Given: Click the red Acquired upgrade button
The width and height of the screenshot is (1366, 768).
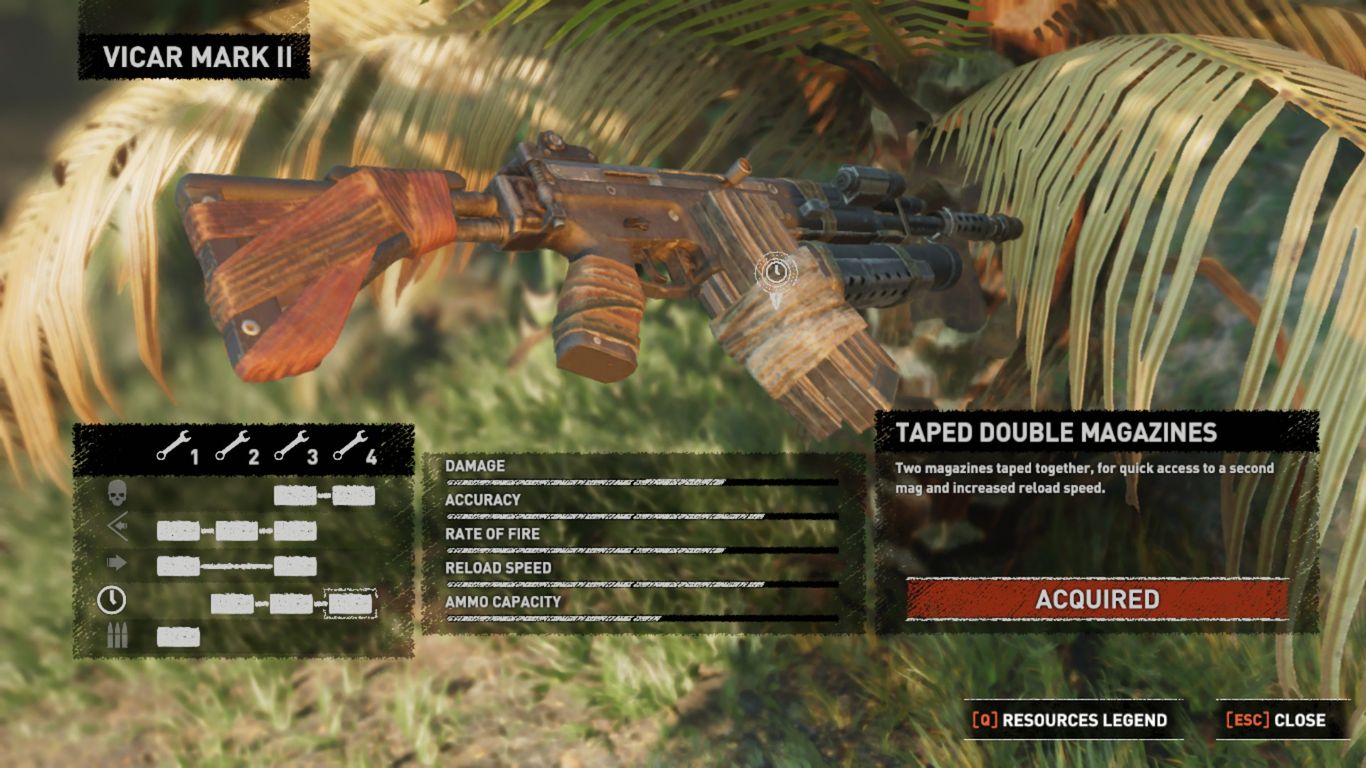Looking at the screenshot, I should tap(1097, 599).
